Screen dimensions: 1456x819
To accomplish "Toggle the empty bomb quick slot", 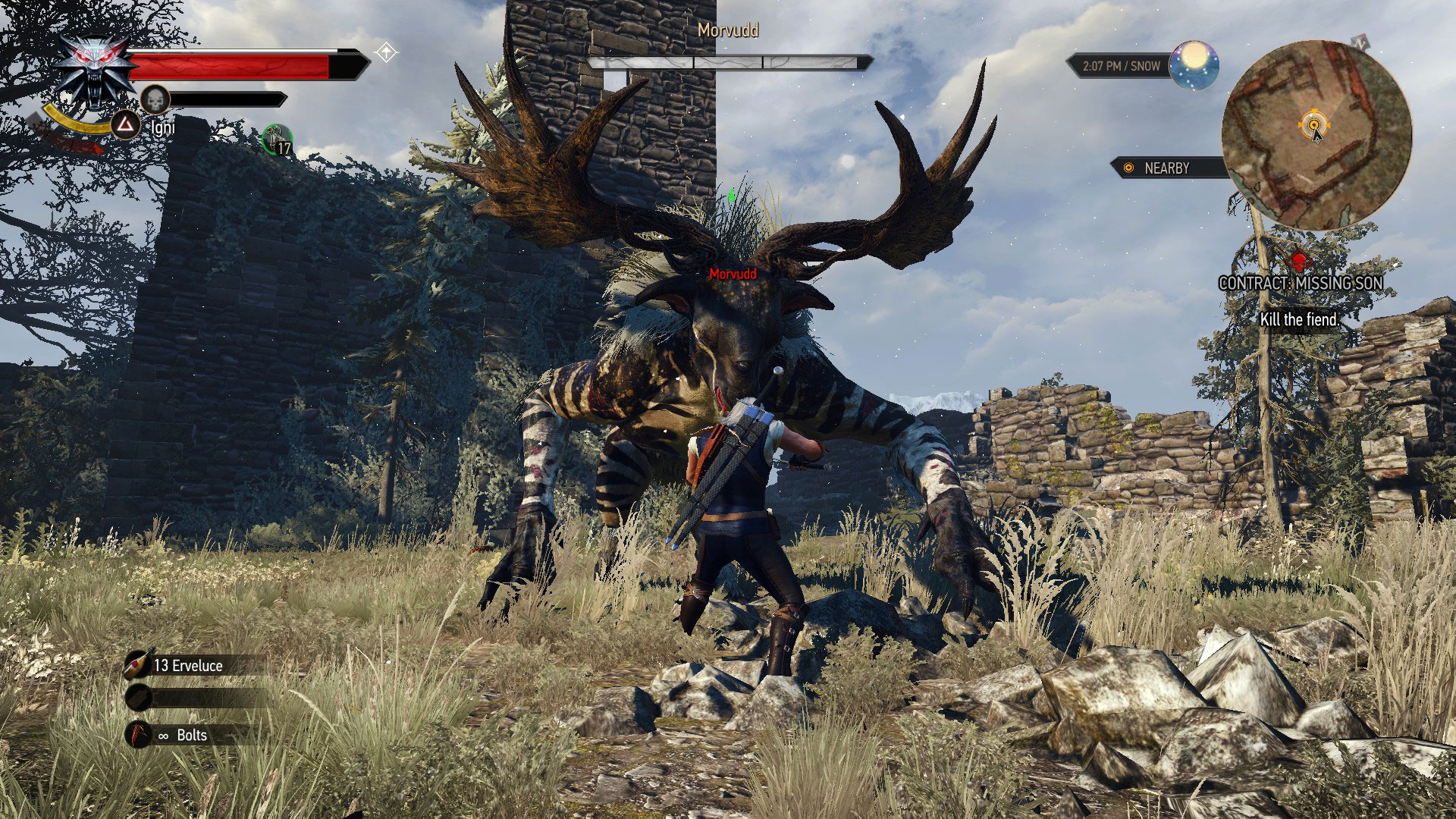I will click(x=137, y=697).
